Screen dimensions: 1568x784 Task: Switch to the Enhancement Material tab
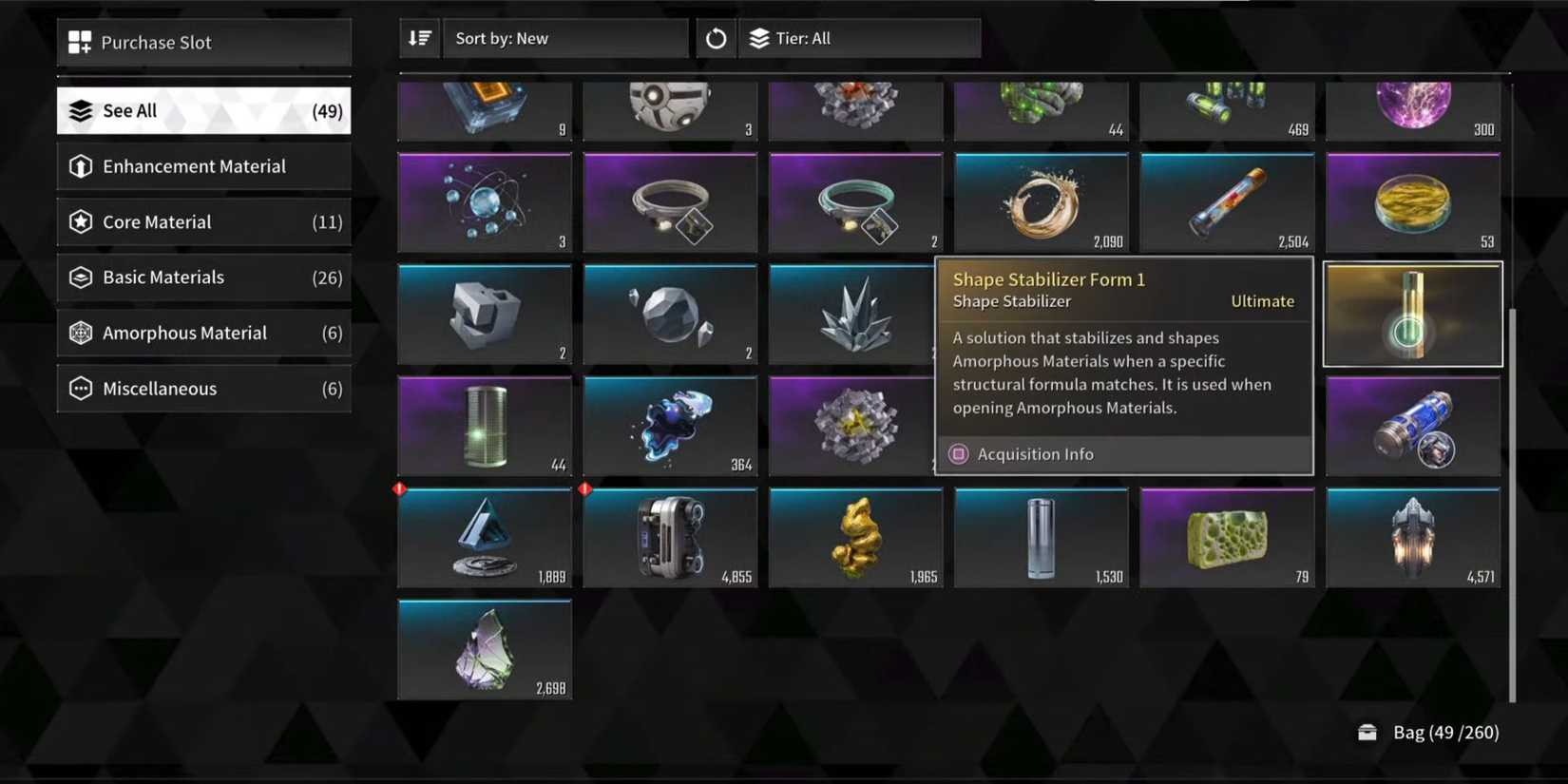(203, 166)
